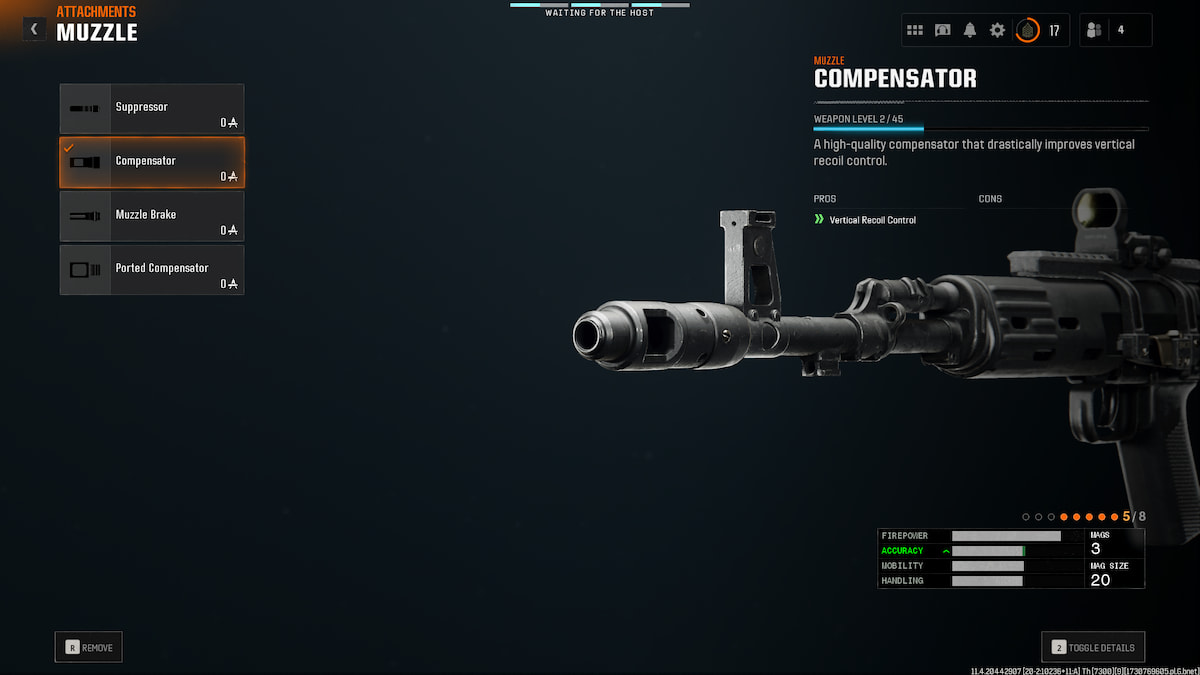Choose the equipped Compensator attachment
The width and height of the screenshot is (1200, 675).
152,162
